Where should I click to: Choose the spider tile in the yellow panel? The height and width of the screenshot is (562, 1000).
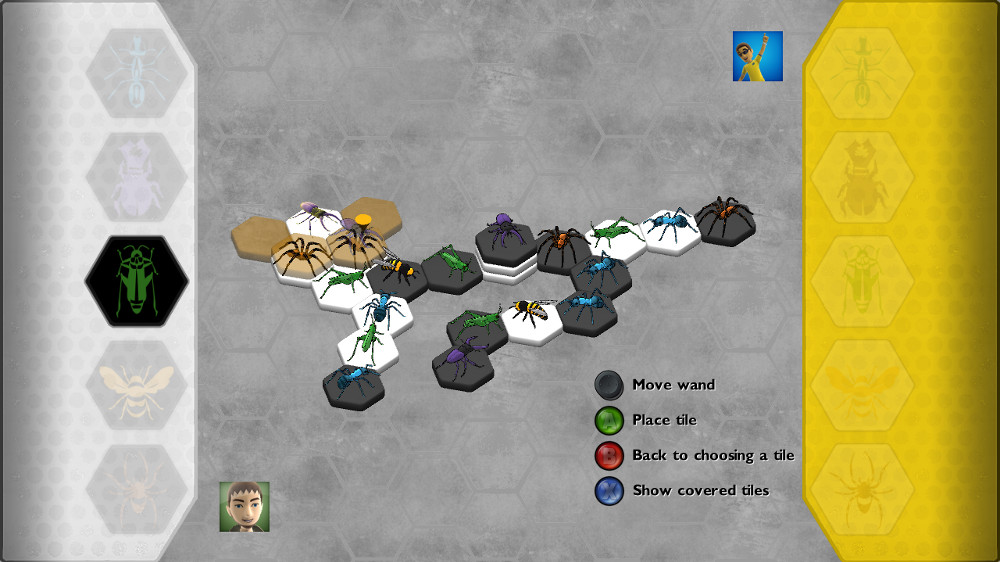click(862, 489)
